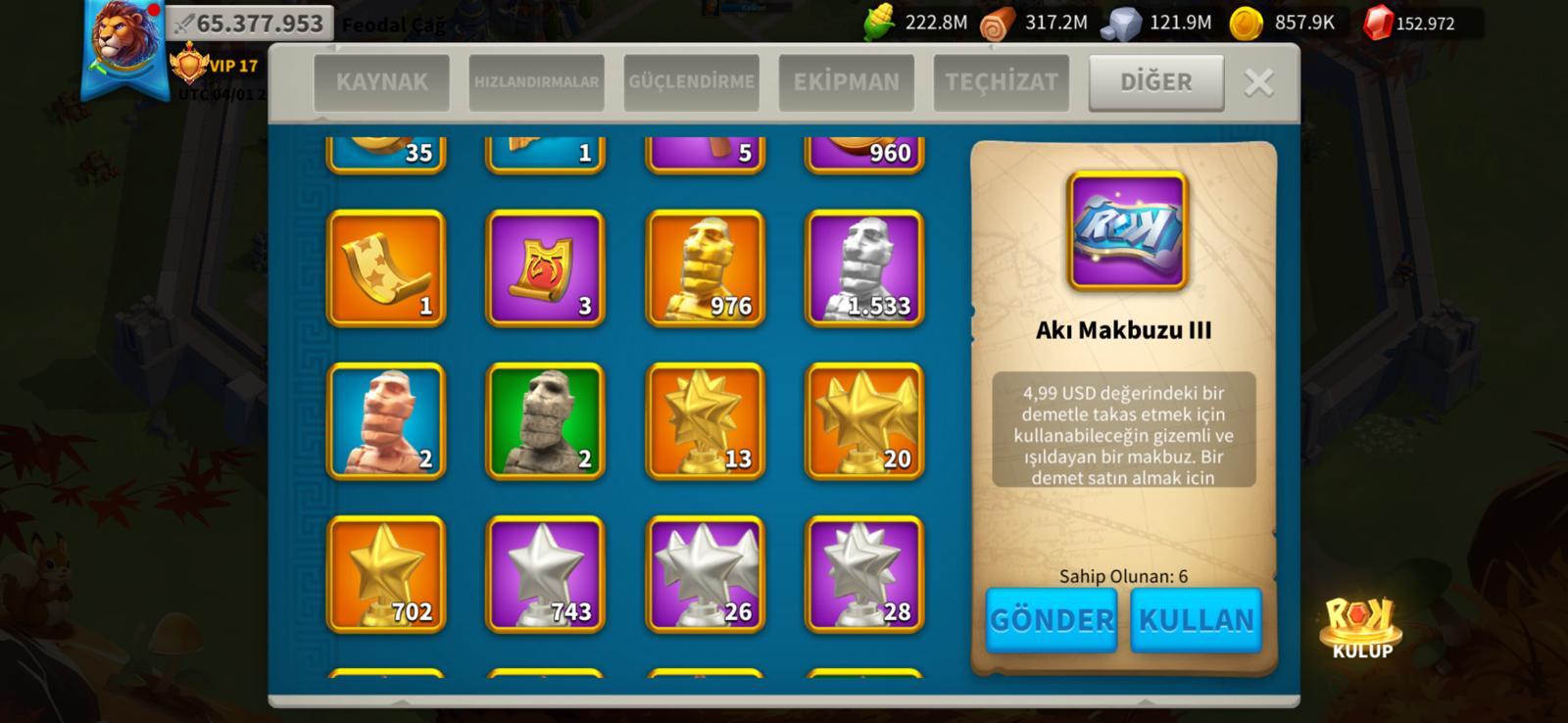
Task: Select the red banner item with 3
Action: coord(545,267)
